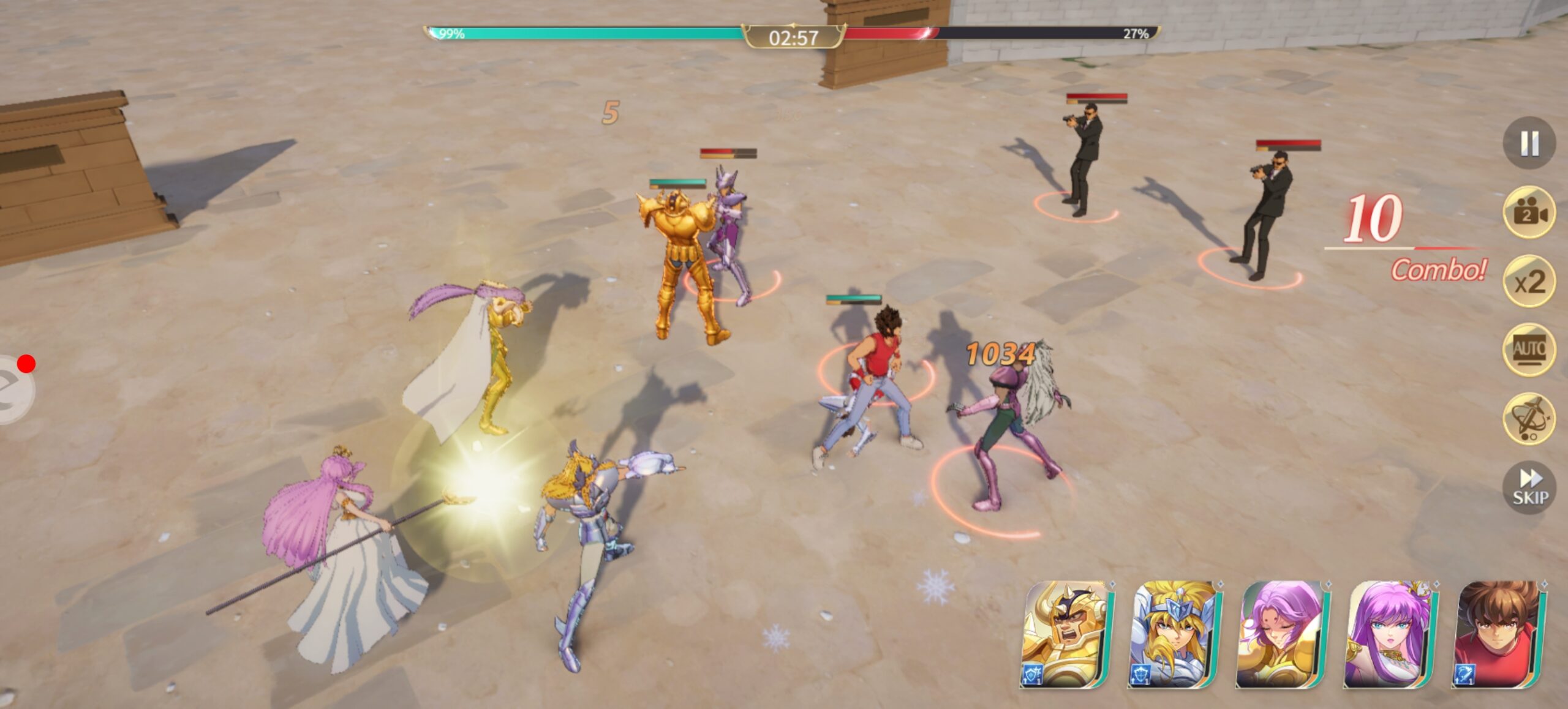Toggle the x2 battle speed
The height and width of the screenshot is (709, 1568).
click(x=1529, y=282)
